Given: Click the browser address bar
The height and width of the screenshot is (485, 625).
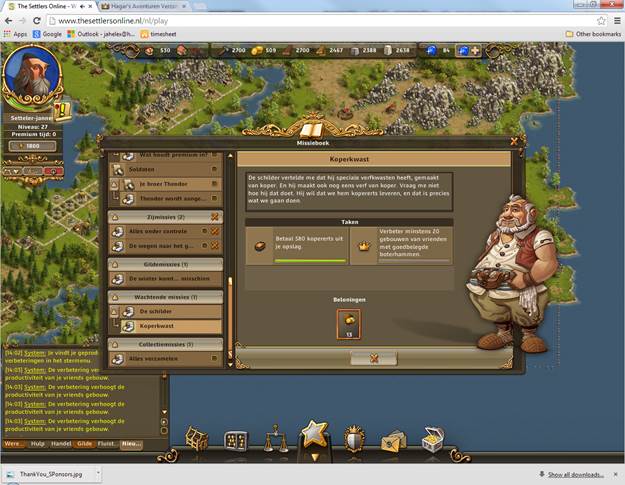Looking at the screenshot, I should click(300, 20).
